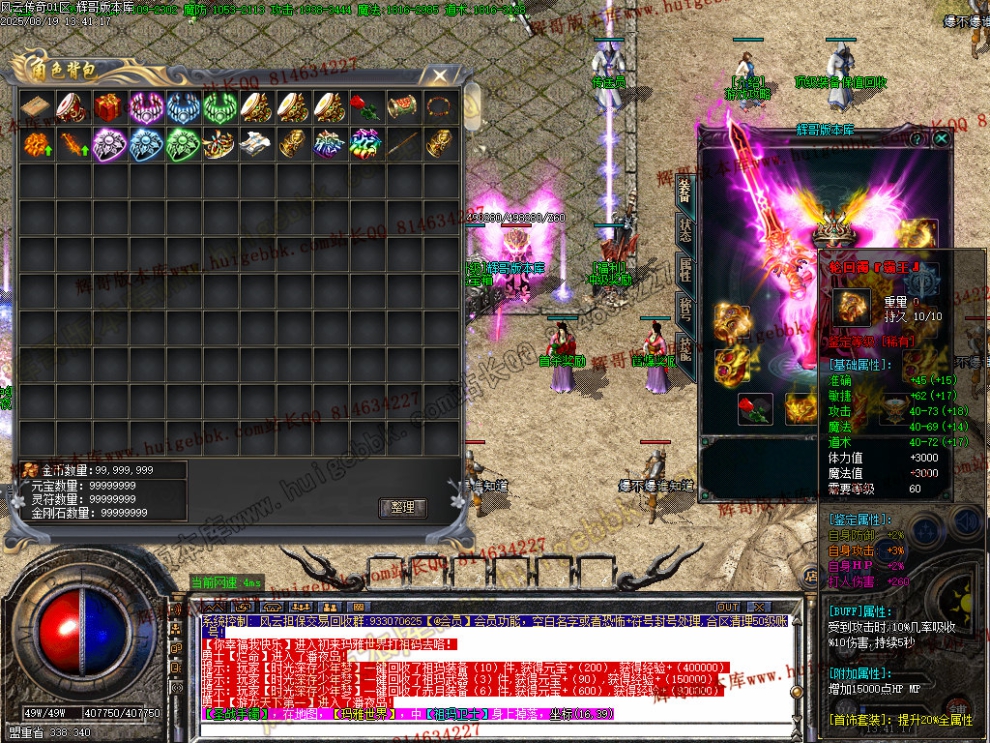
Task: Click the OUT button above chat
Action: pos(728,607)
